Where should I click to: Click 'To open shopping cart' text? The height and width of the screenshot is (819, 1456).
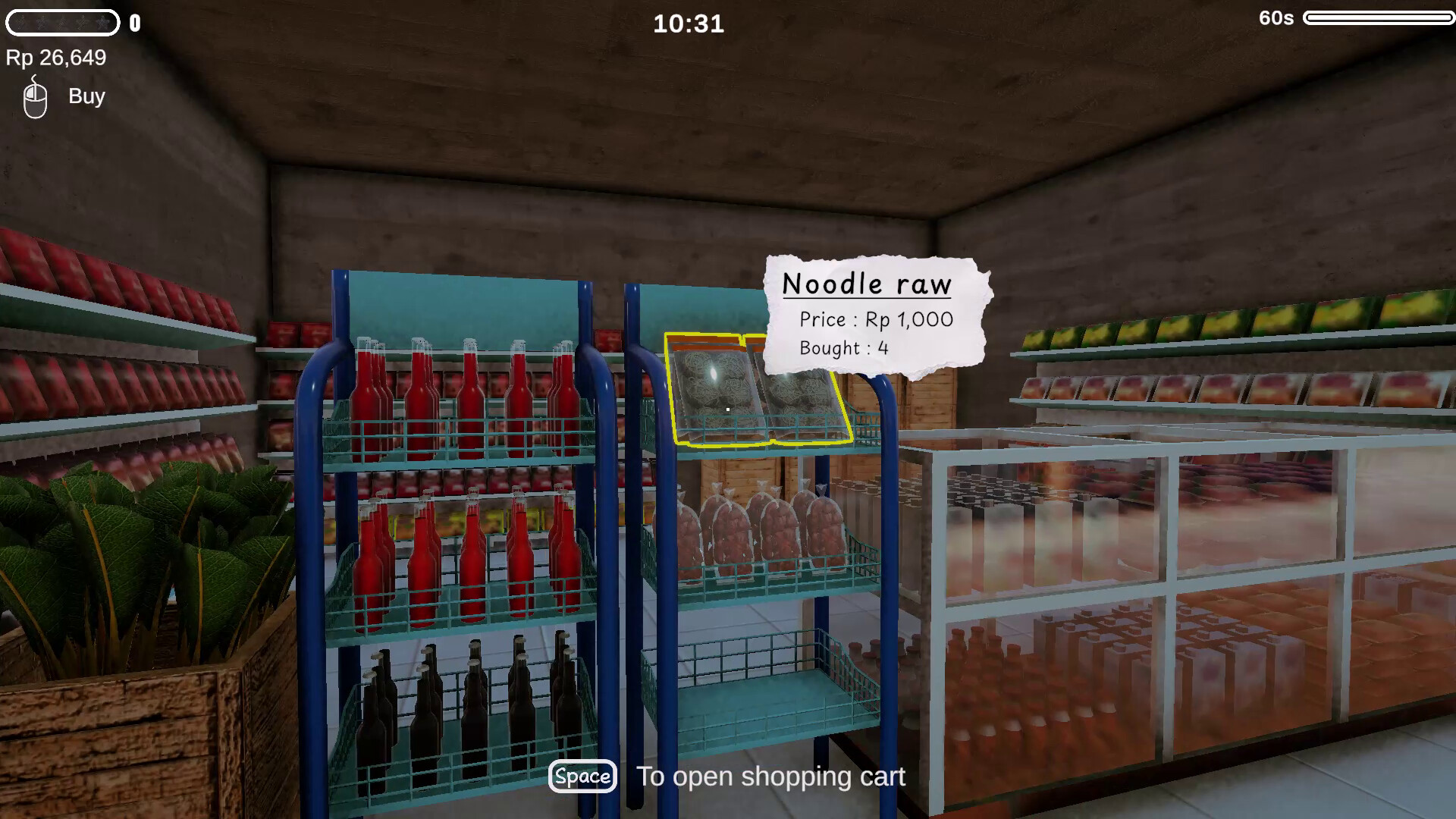(770, 776)
